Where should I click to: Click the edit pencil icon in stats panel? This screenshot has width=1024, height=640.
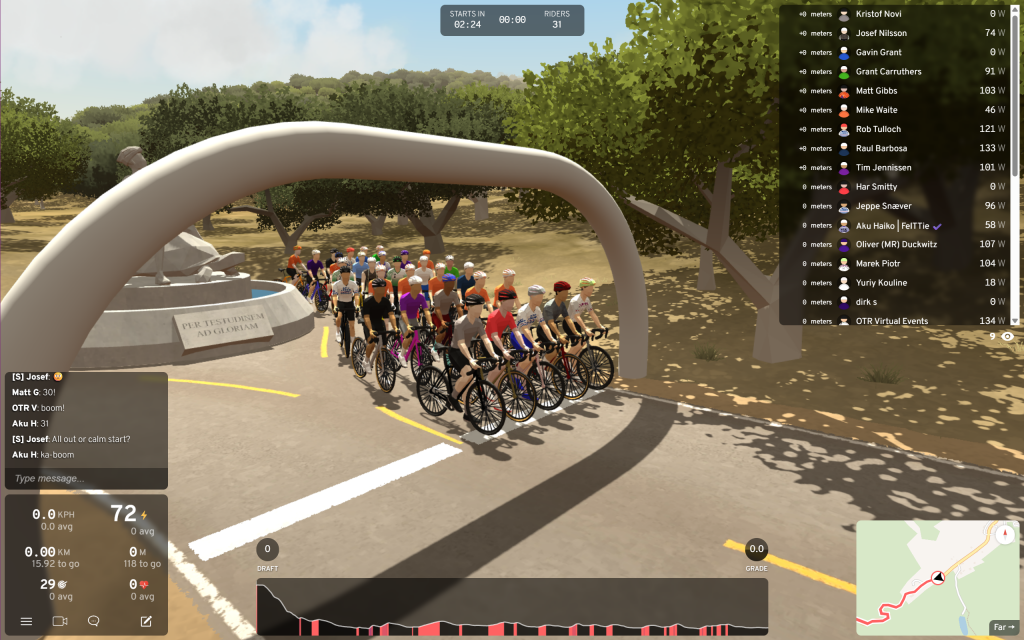click(146, 621)
